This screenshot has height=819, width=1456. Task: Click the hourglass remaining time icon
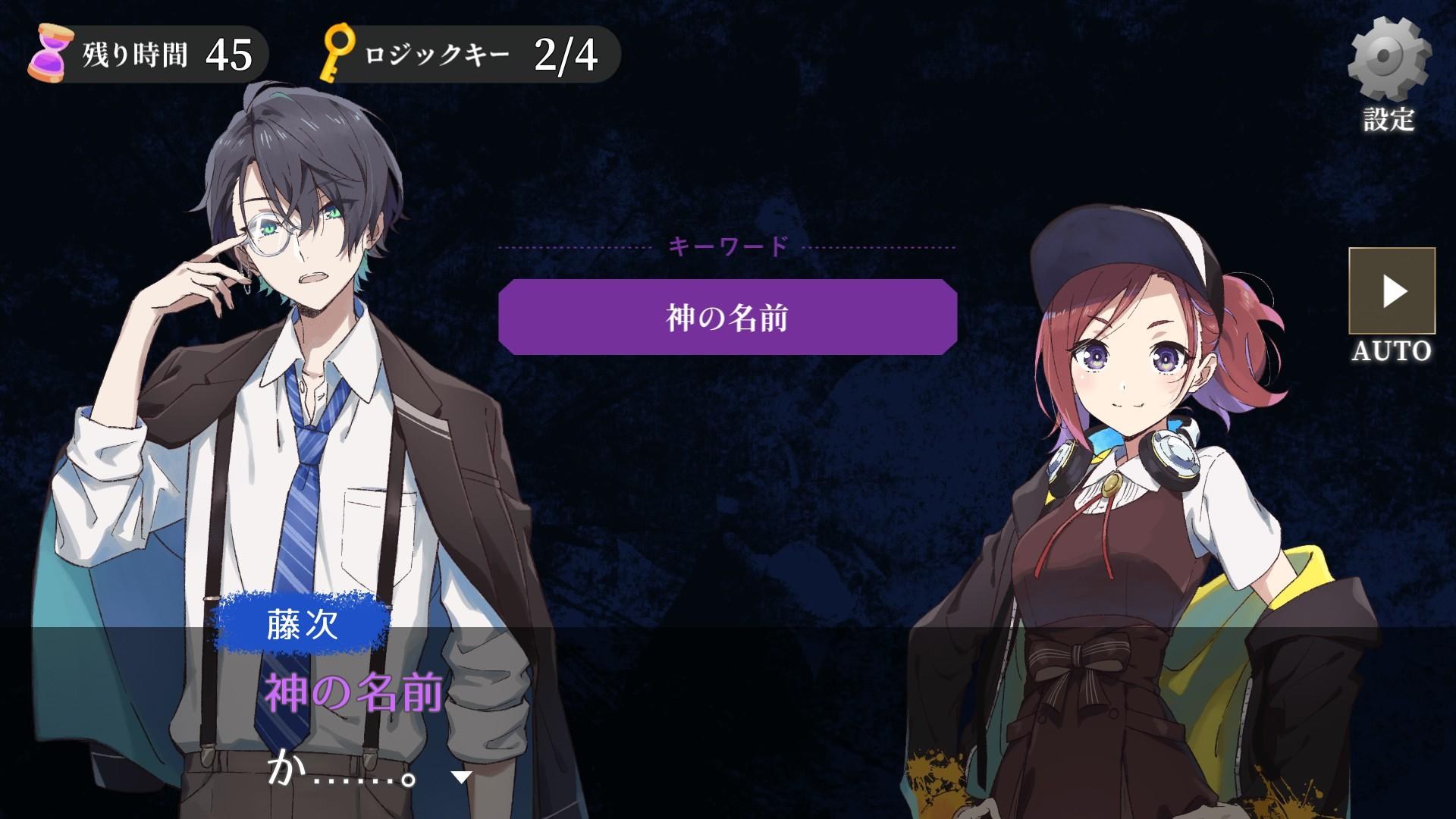51,52
